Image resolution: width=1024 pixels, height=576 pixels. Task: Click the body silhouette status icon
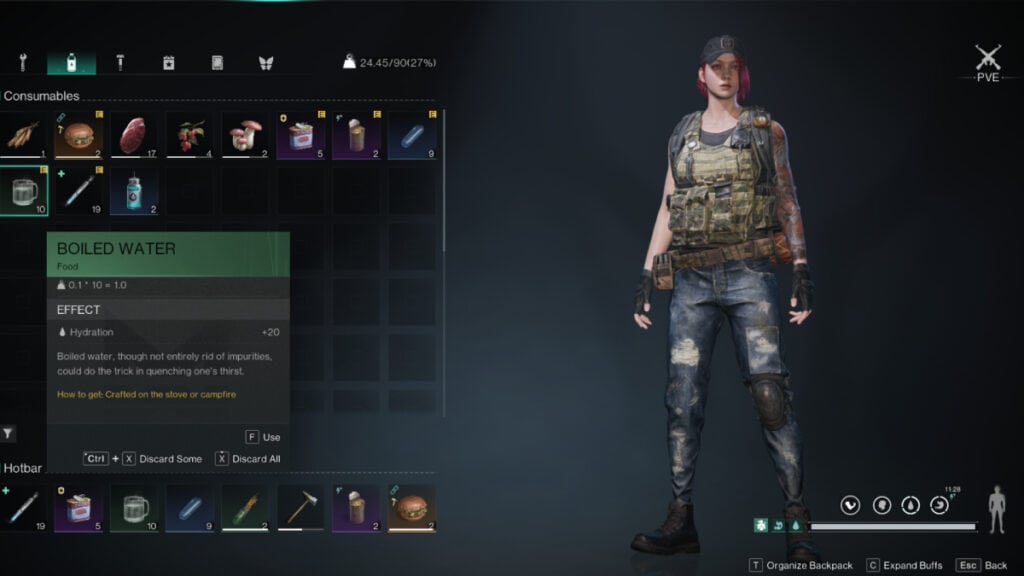(996, 509)
